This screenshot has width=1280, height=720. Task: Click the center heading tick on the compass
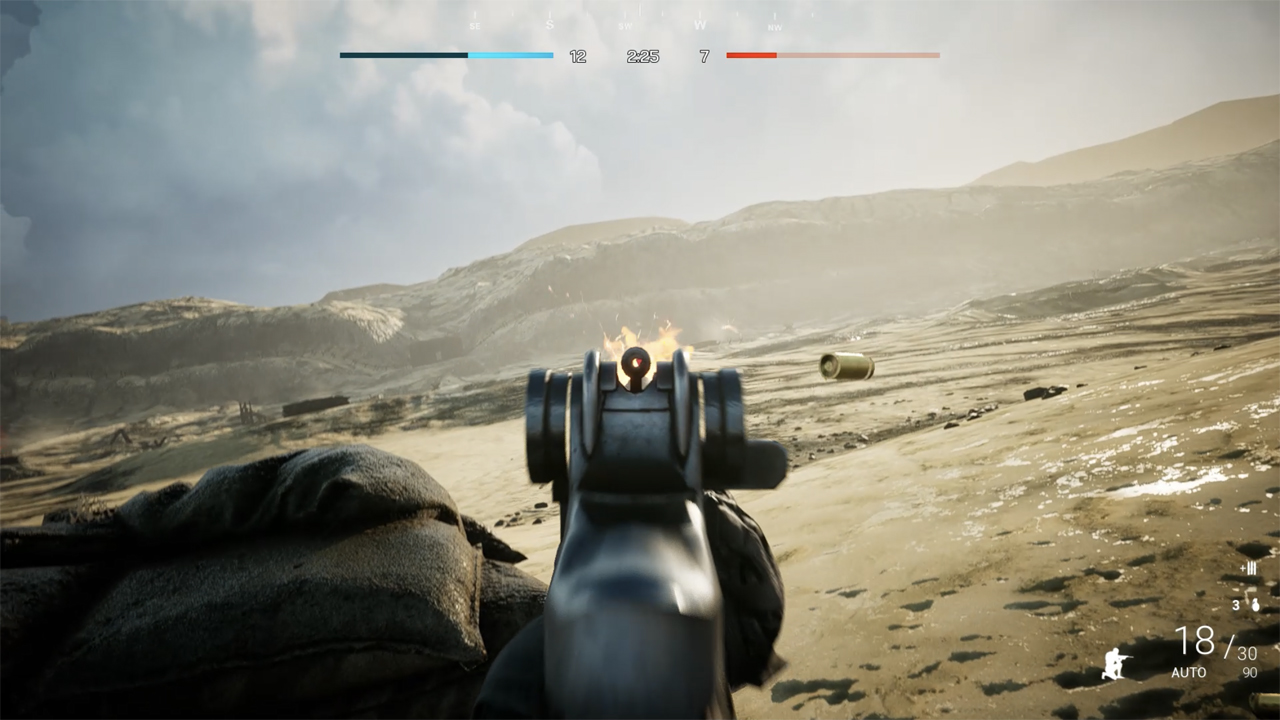pos(639,8)
